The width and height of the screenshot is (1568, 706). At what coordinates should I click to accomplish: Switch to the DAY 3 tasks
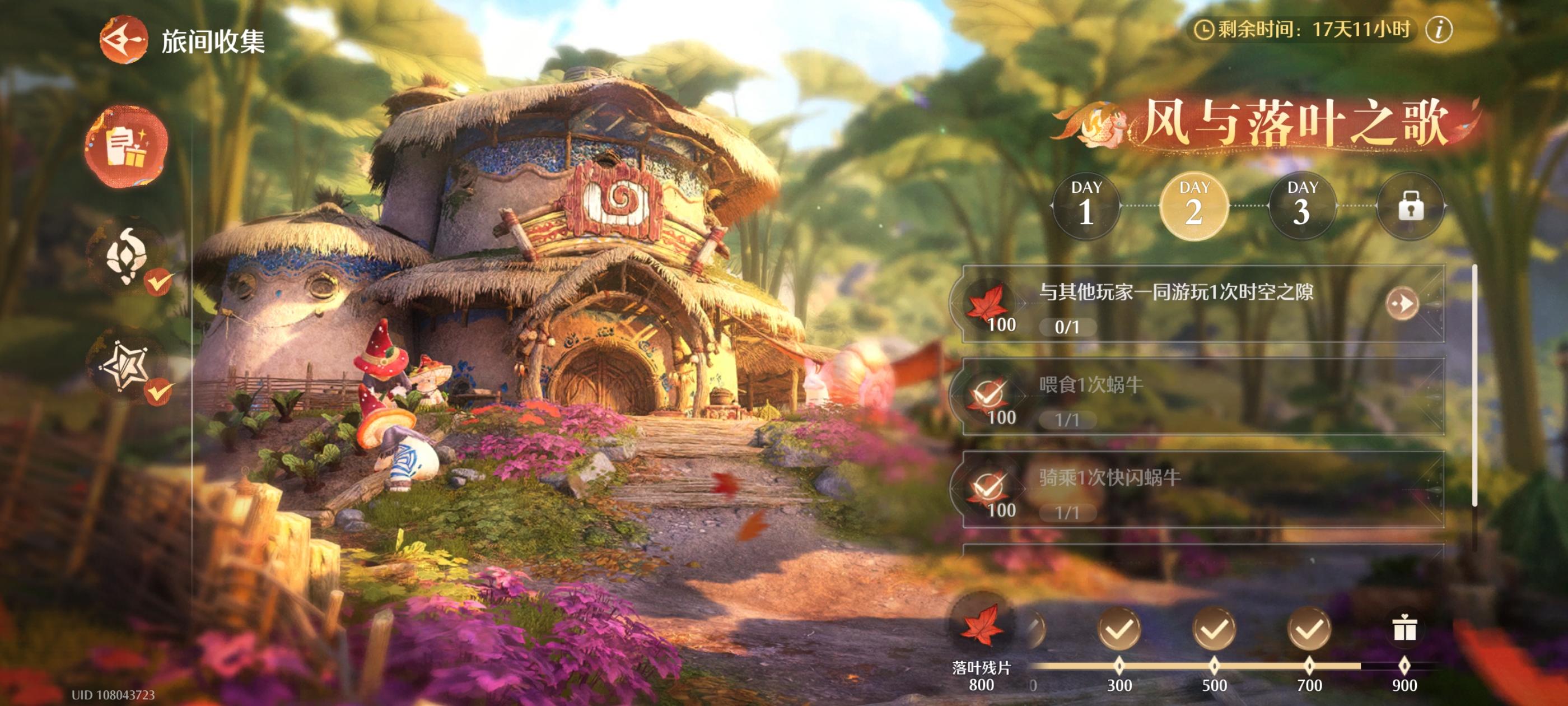point(1302,205)
